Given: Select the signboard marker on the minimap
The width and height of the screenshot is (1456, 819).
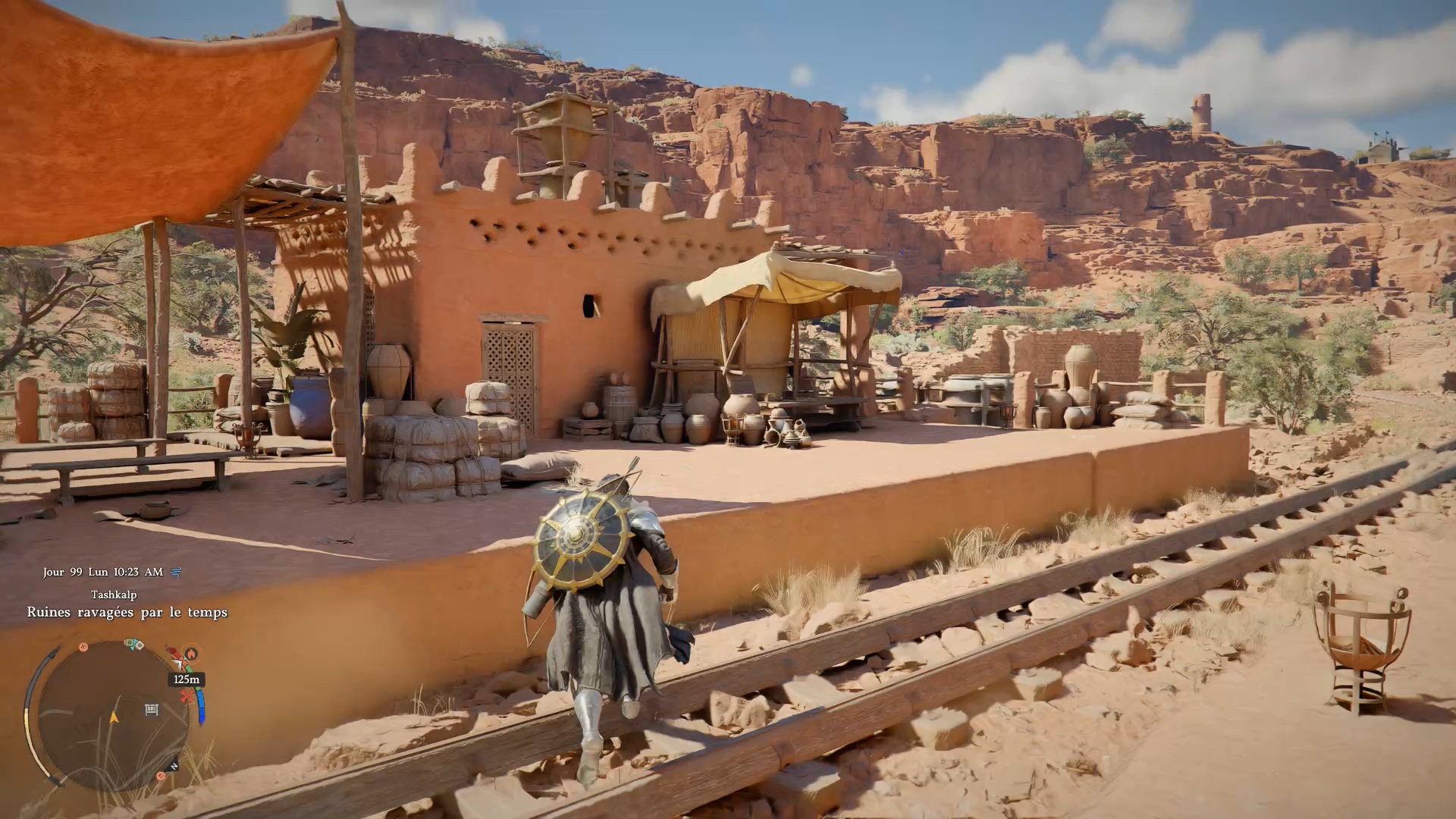Looking at the screenshot, I should [x=151, y=710].
